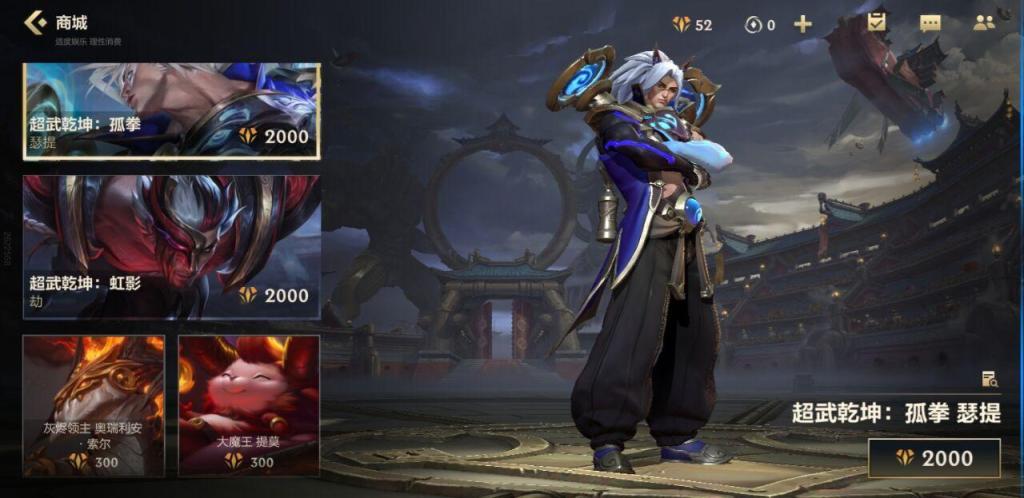Open the clipboard checklist tasks icon
Image resolution: width=1024 pixels, height=498 pixels.
coord(878,22)
